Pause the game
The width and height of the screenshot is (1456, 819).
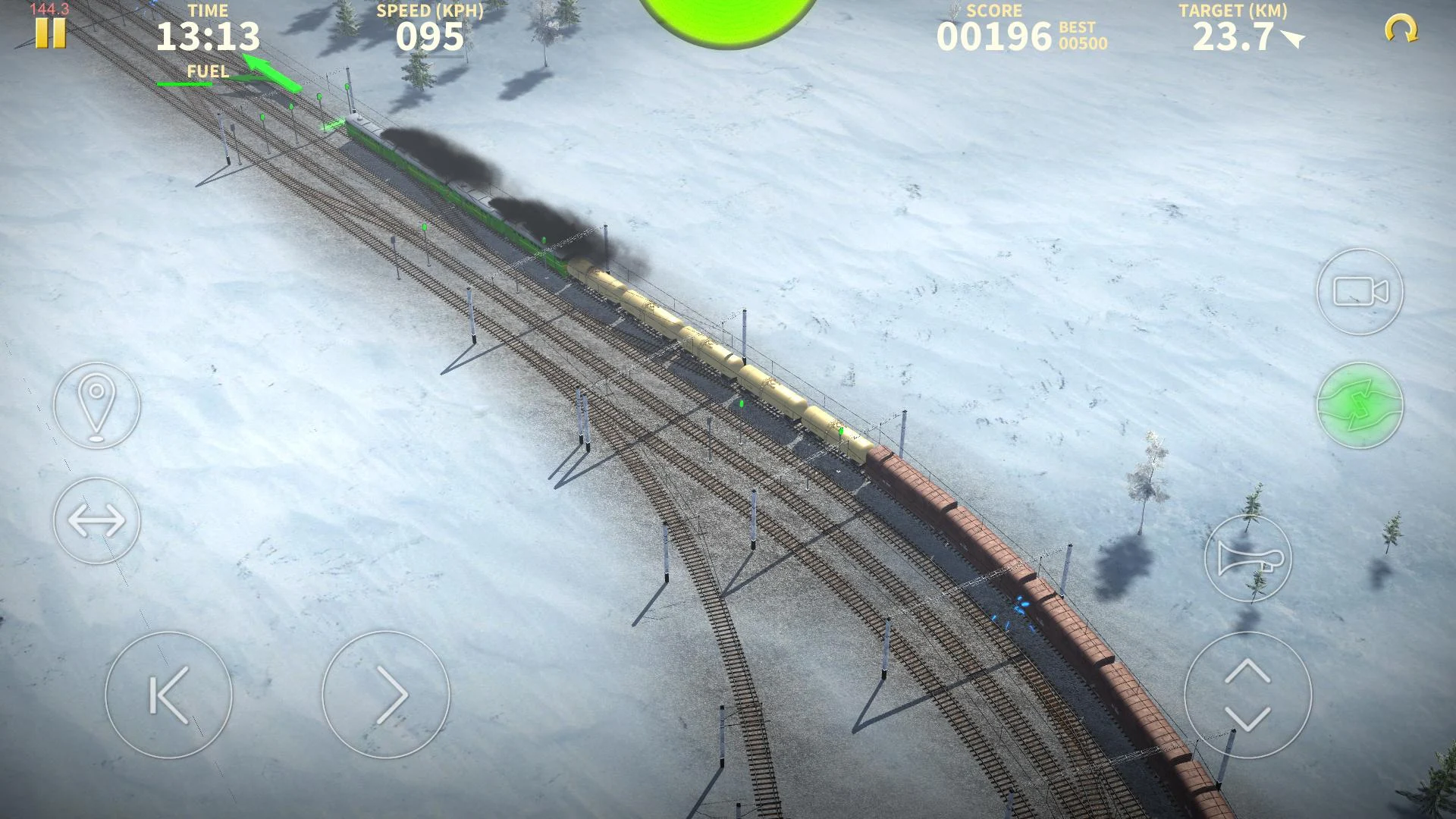[x=50, y=32]
